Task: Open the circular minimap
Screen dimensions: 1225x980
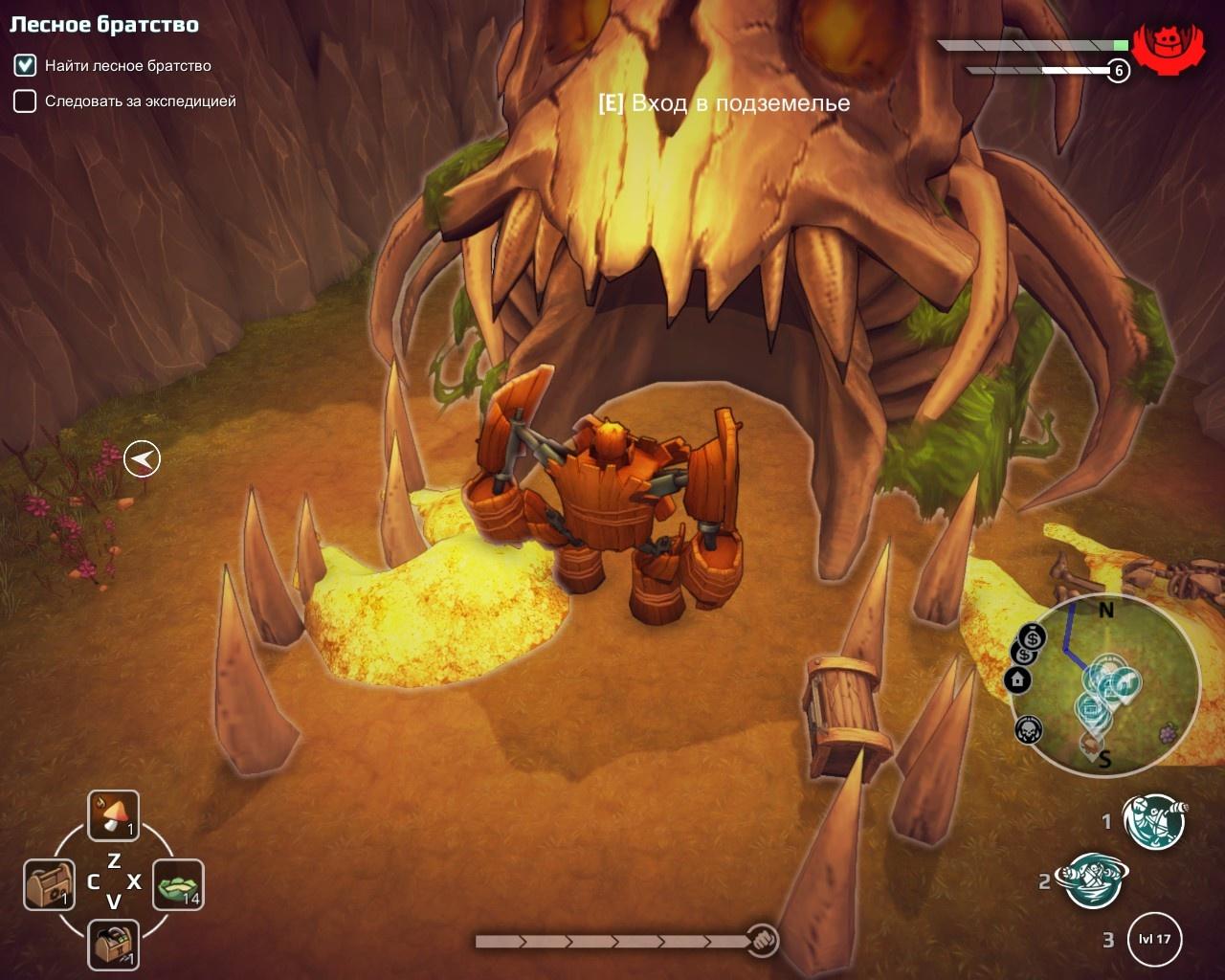Action: 1105,681
